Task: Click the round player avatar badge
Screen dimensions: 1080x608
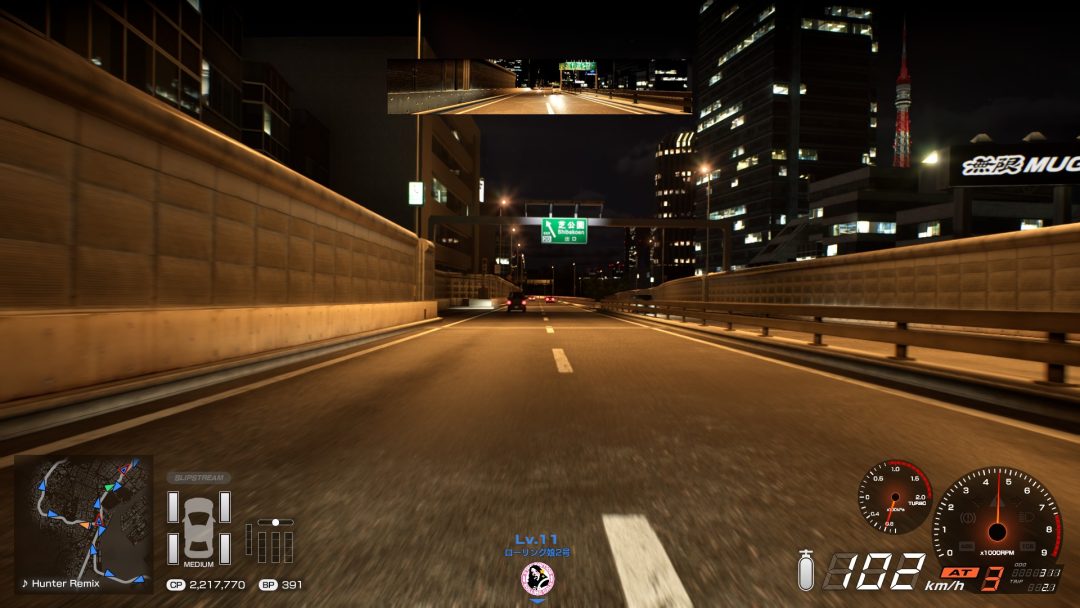Action: [x=537, y=577]
